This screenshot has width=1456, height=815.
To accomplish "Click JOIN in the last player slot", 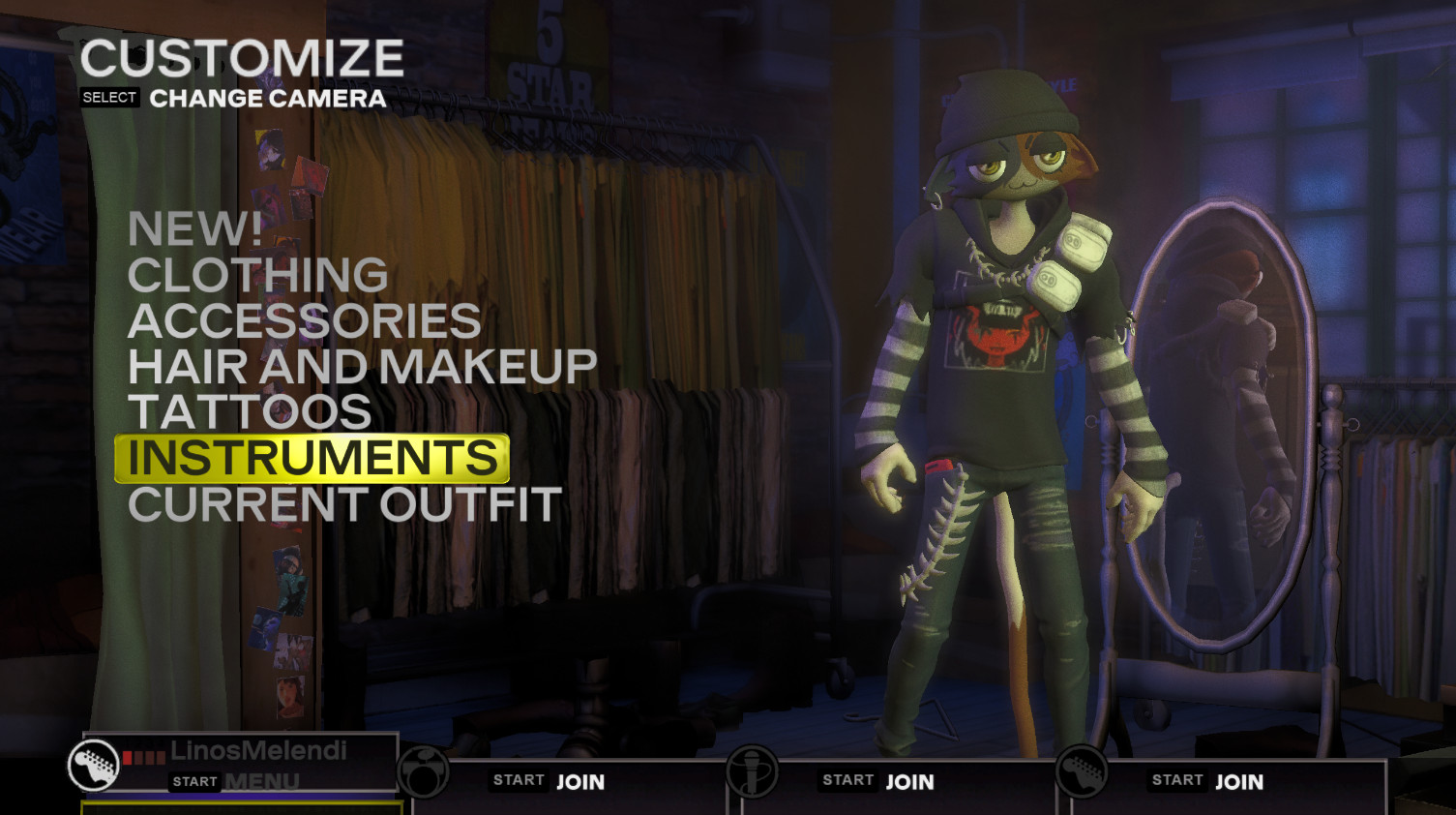I will point(1241,780).
